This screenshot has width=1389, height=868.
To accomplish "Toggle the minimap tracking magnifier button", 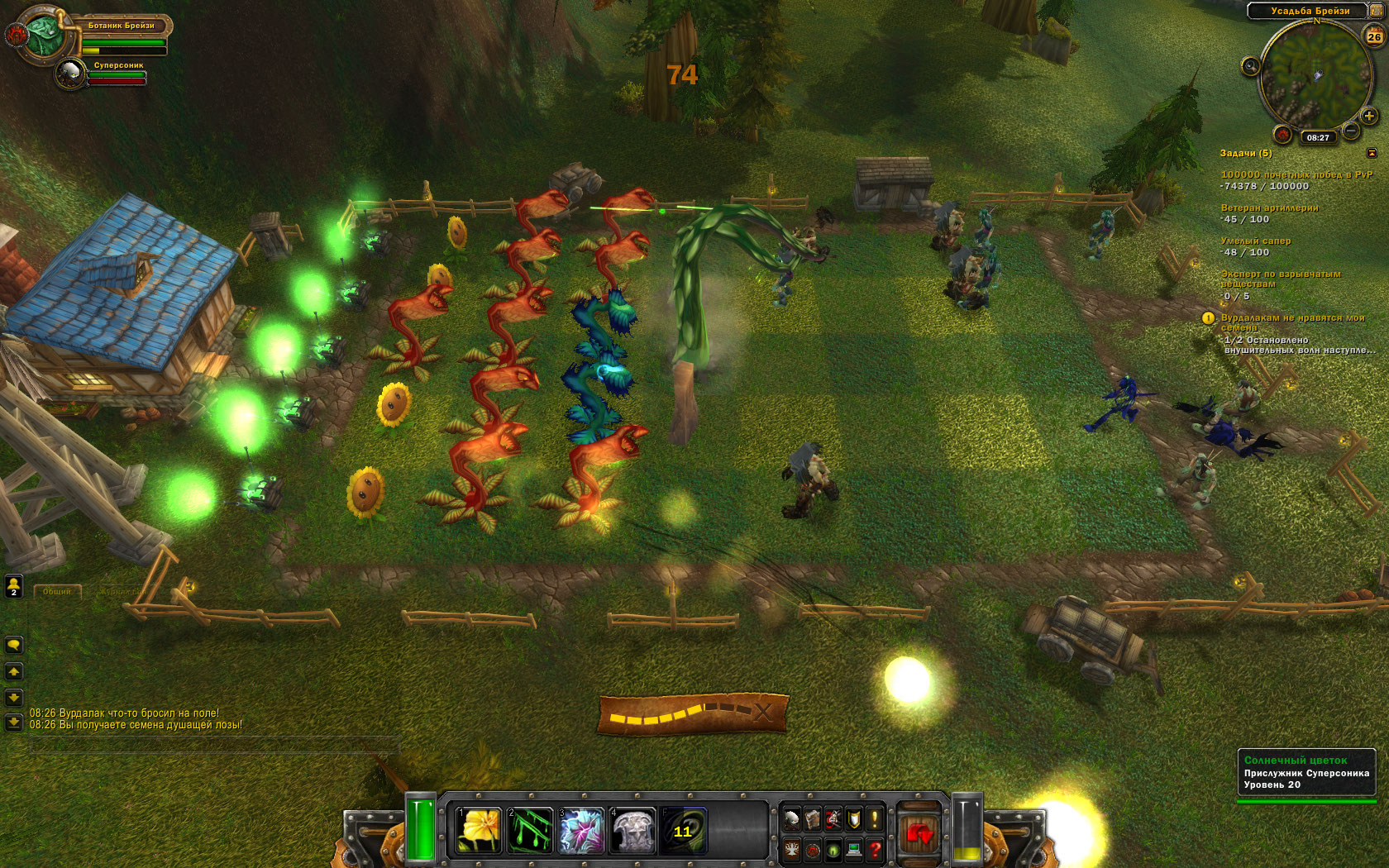I will (x=1250, y=66).
